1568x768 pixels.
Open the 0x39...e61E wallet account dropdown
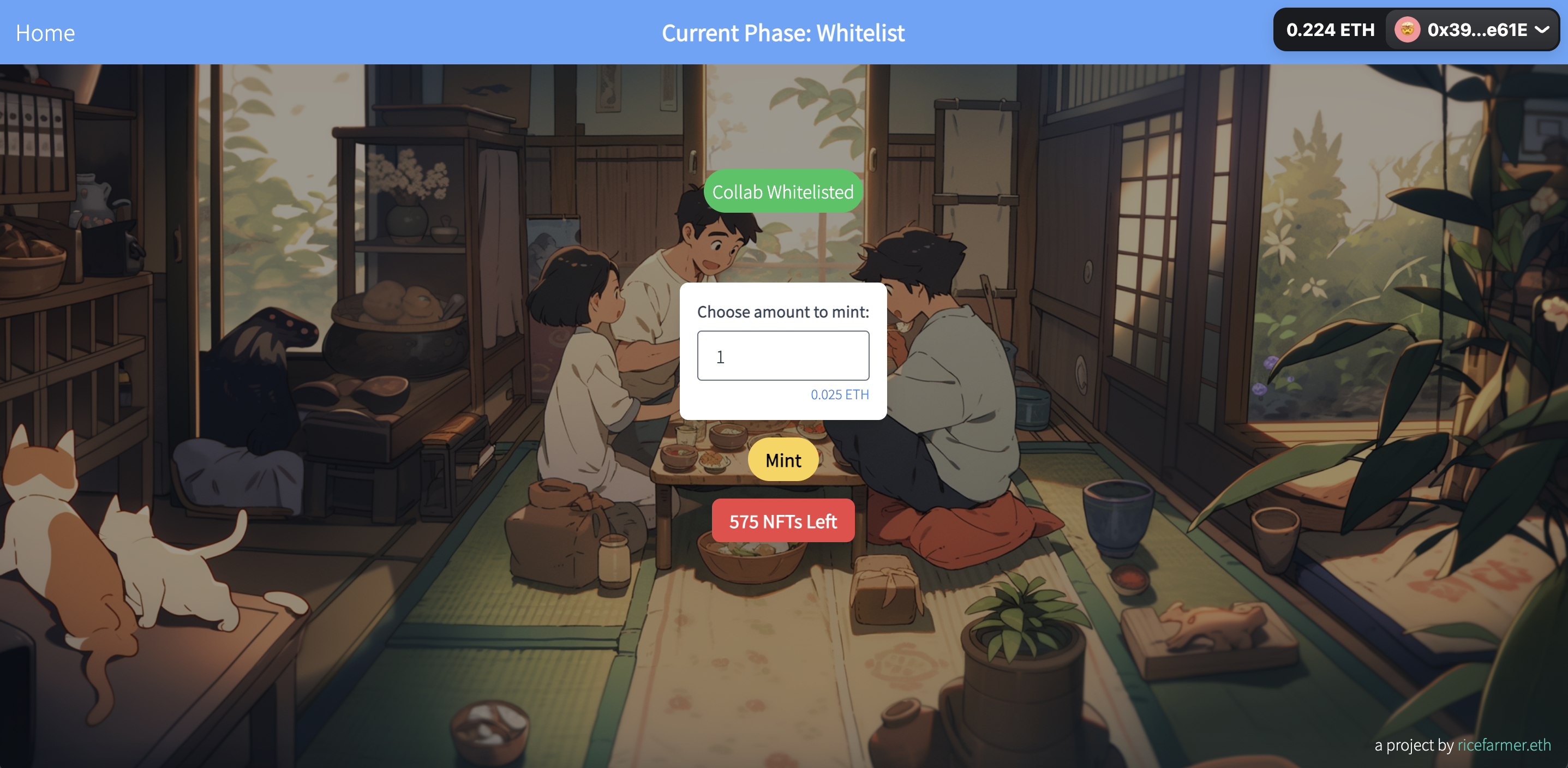(1472, 30)
